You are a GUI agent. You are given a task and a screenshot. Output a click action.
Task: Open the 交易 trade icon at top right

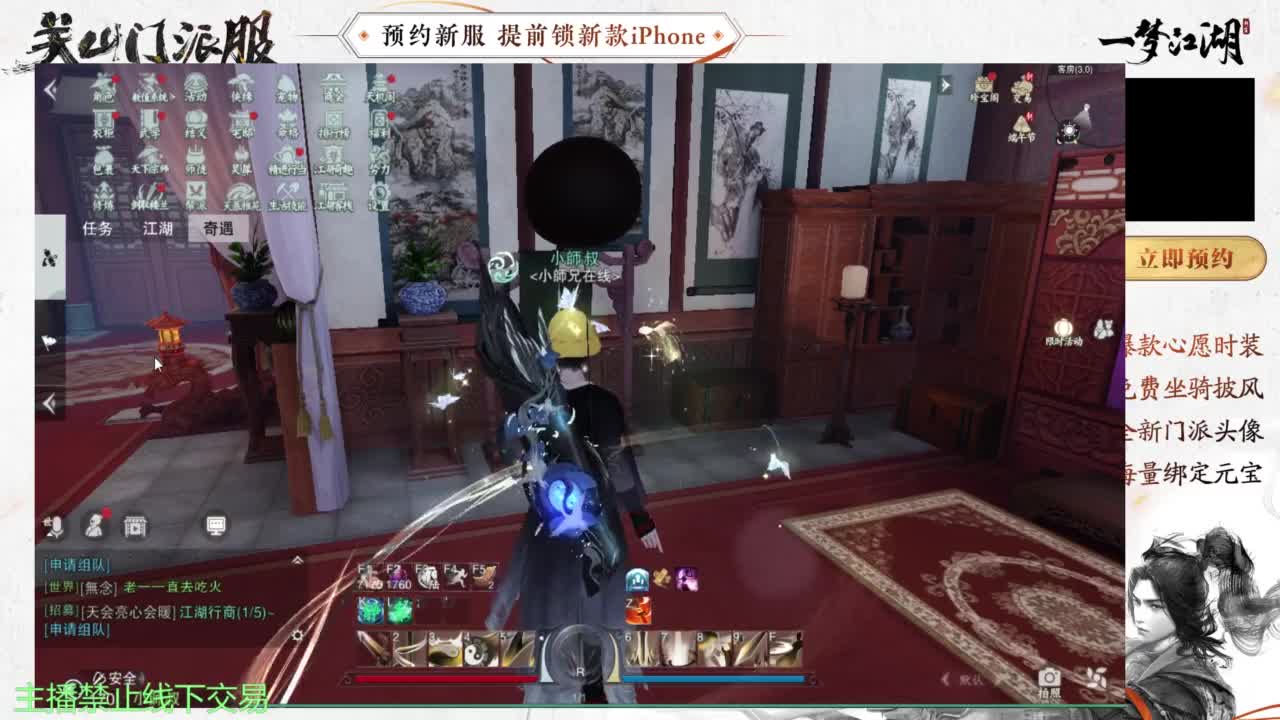[1022, 88]
